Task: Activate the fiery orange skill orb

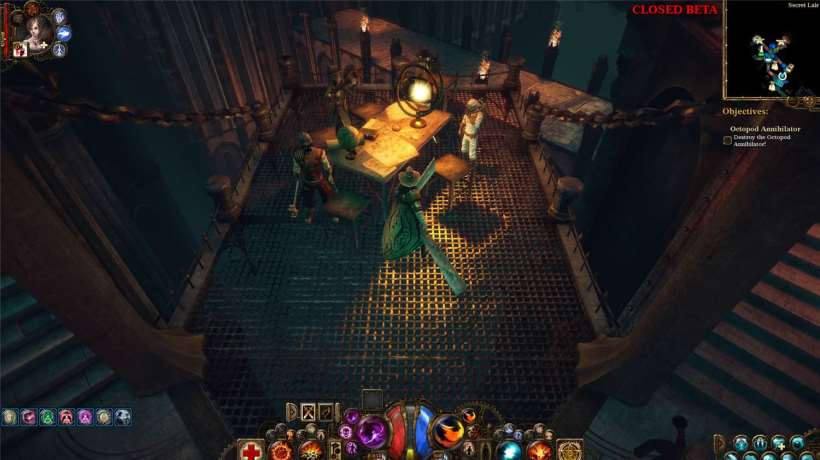Action: pos(448,431)
